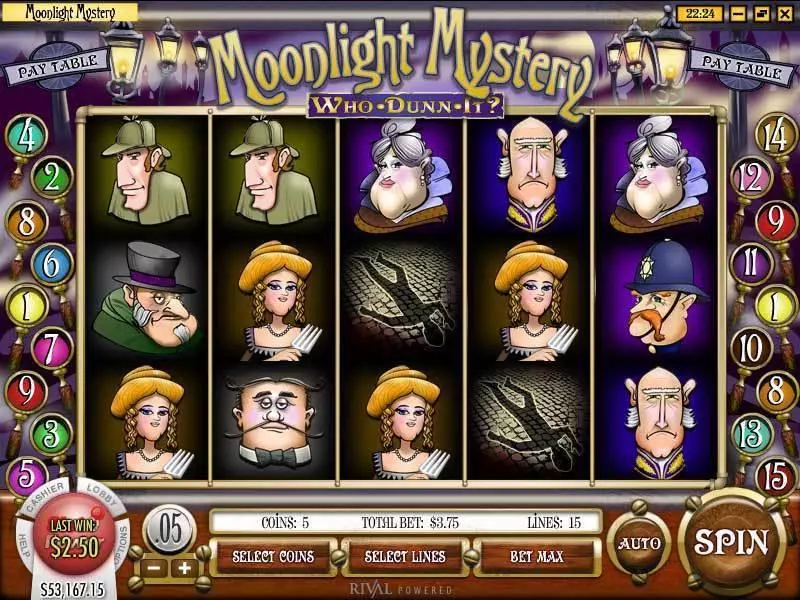Activate the AUTO spin button
This screenshot has height=600, width=800.
click(638, 543)
